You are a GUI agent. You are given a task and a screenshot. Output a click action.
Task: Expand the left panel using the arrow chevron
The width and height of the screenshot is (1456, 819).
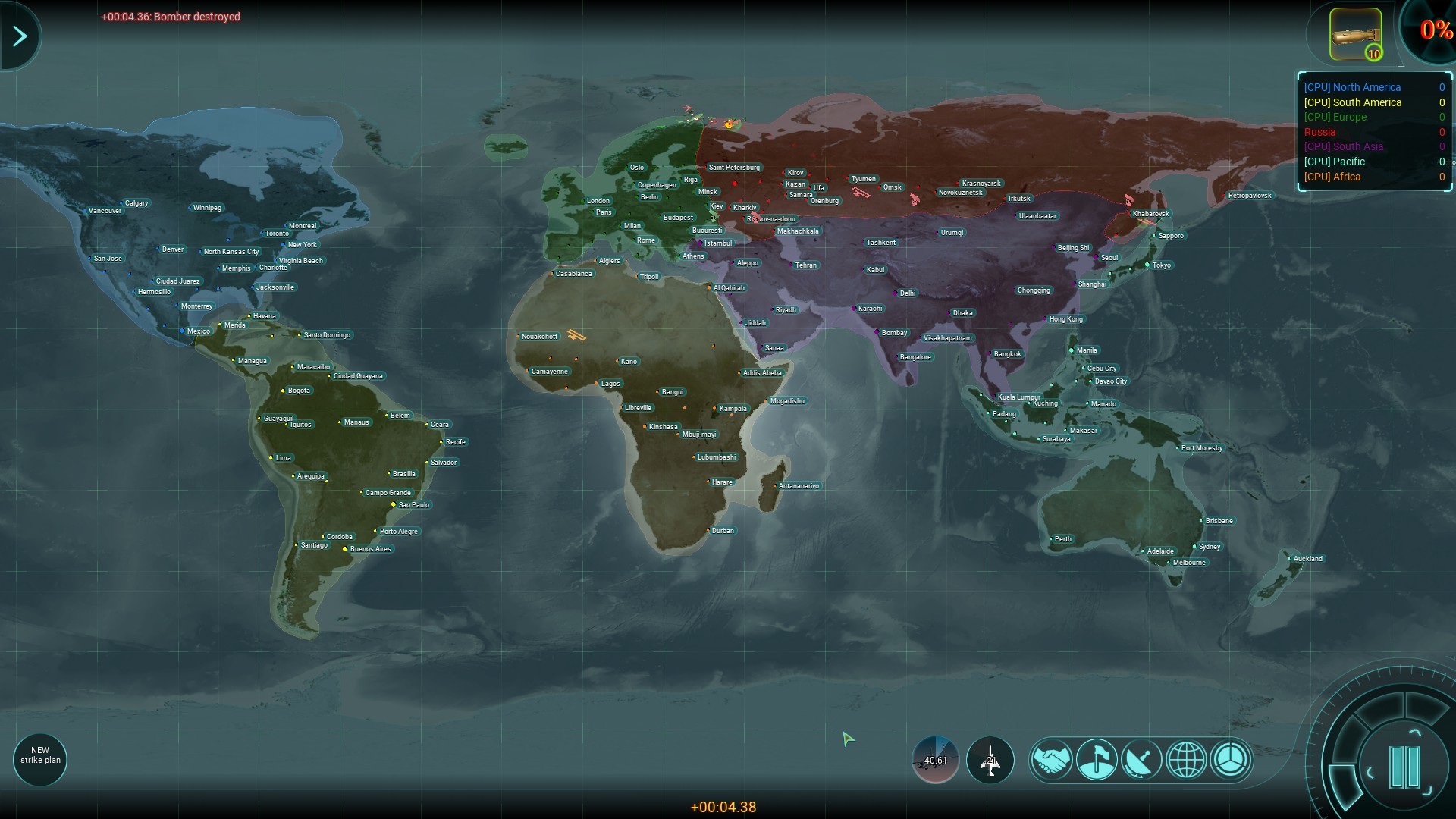pyautogui.click(x=20, y=35)
